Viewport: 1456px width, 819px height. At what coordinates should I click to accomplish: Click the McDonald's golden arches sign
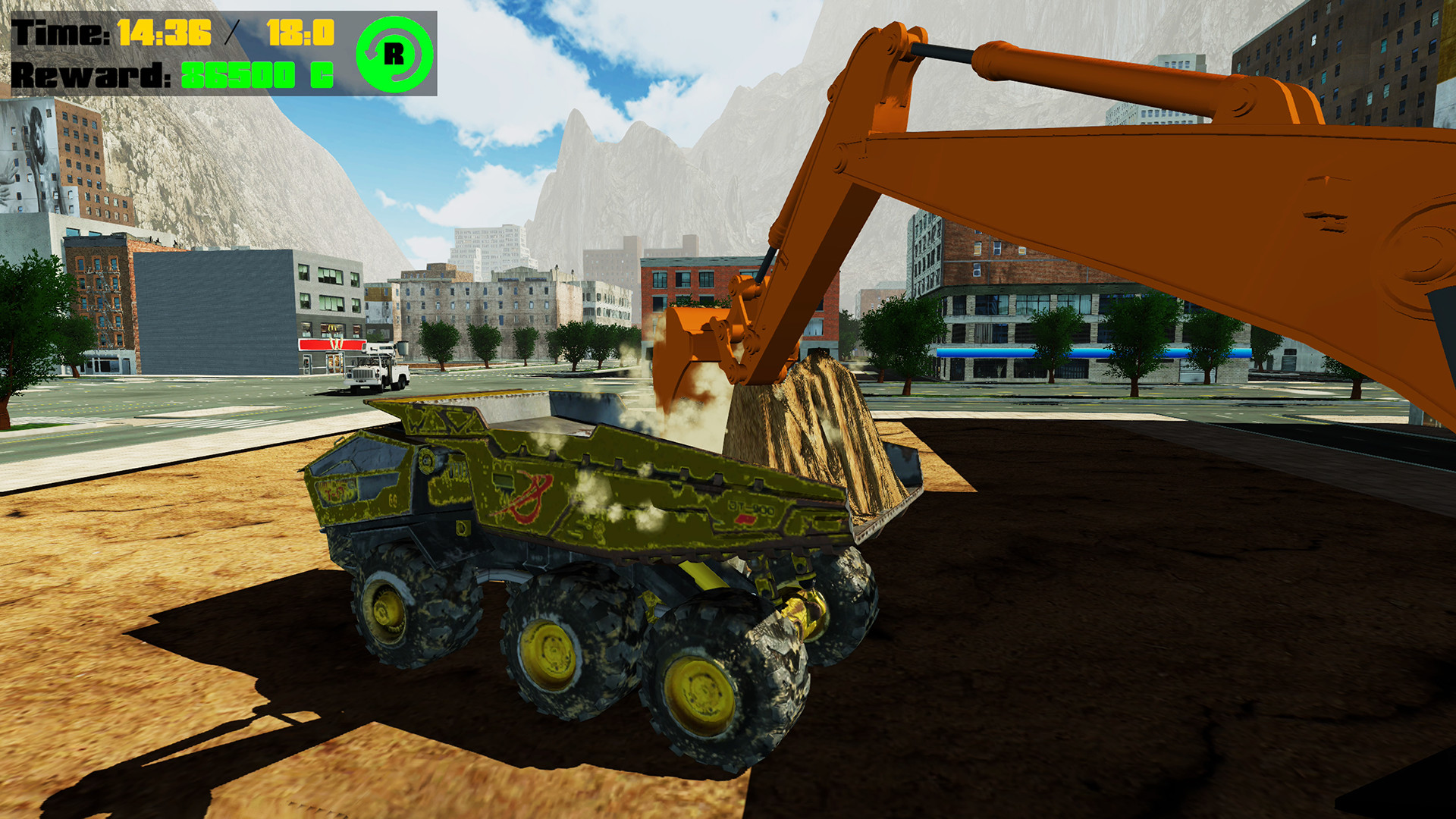click(x=332, y=328)
